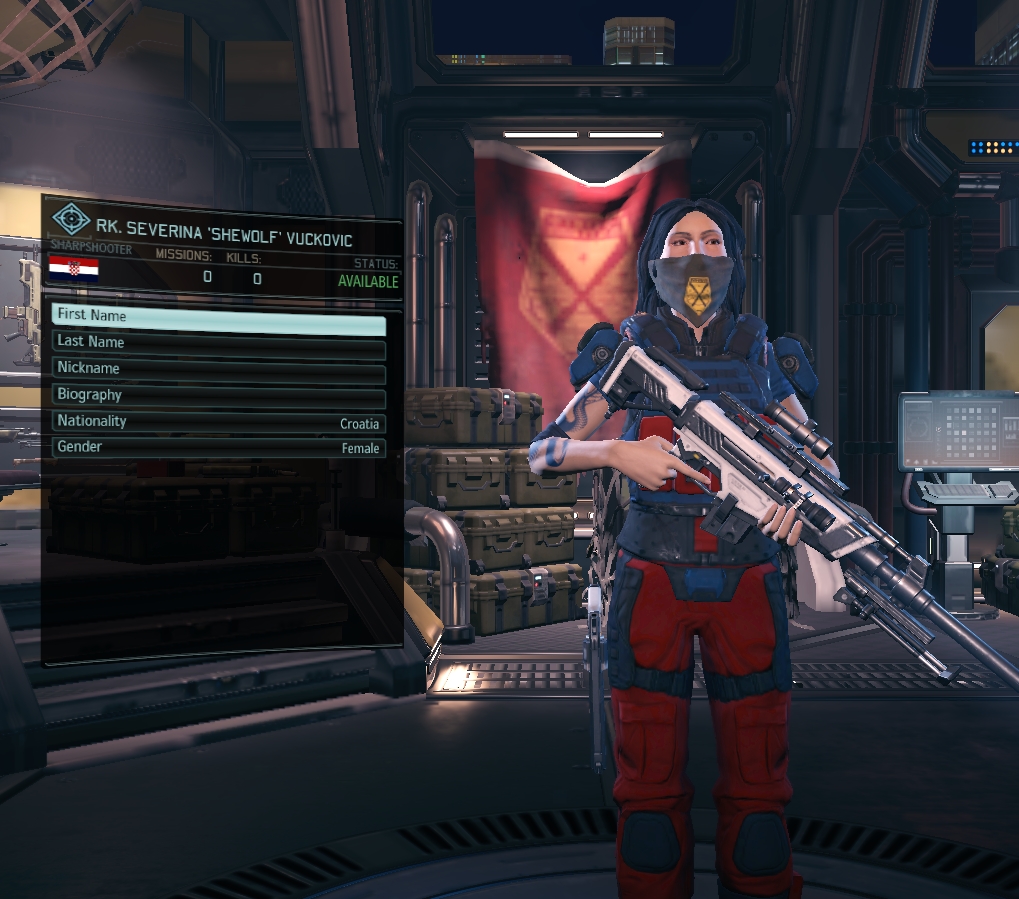1019x899 pixels.
Task: Edit the soldier's Last Name
Action: pos(218,342)
